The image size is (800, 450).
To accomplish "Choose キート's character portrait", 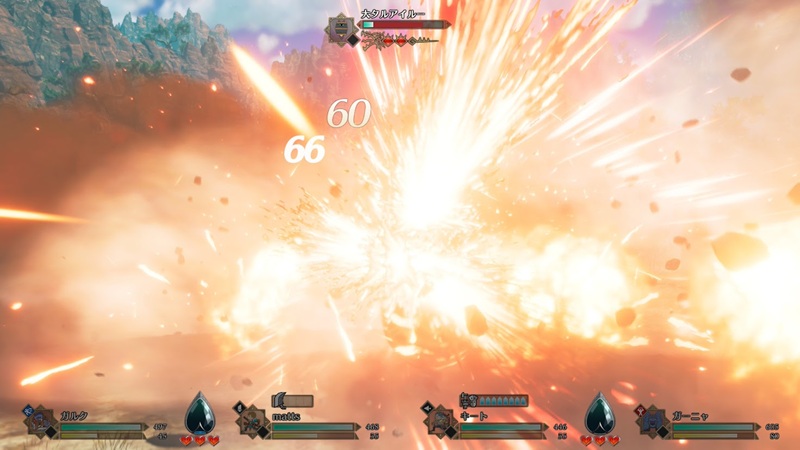I will [439, 421].
